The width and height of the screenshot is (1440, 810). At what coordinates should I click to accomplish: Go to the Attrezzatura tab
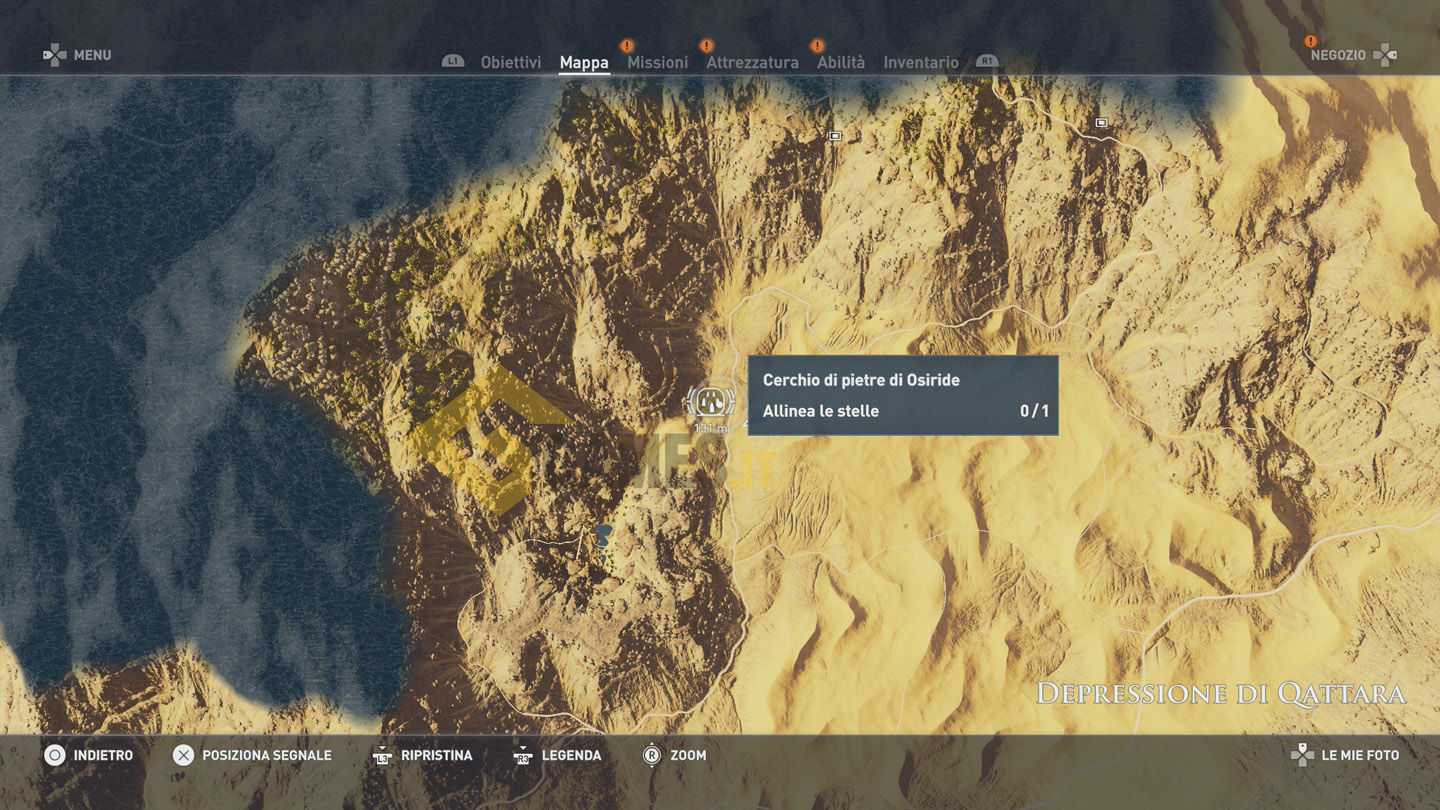(752, 62)
